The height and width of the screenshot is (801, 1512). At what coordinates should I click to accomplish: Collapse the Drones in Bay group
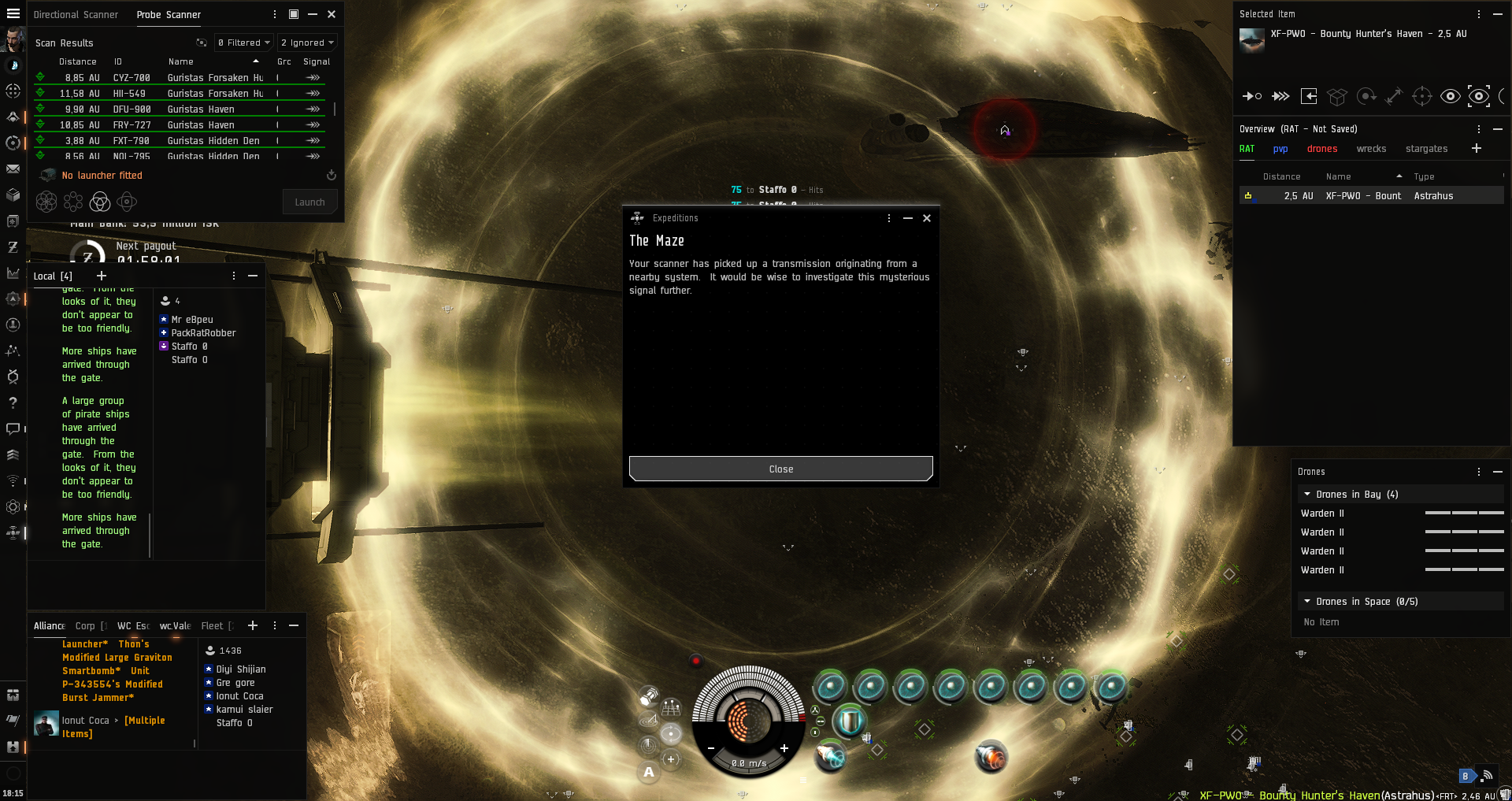(1307, 495)
